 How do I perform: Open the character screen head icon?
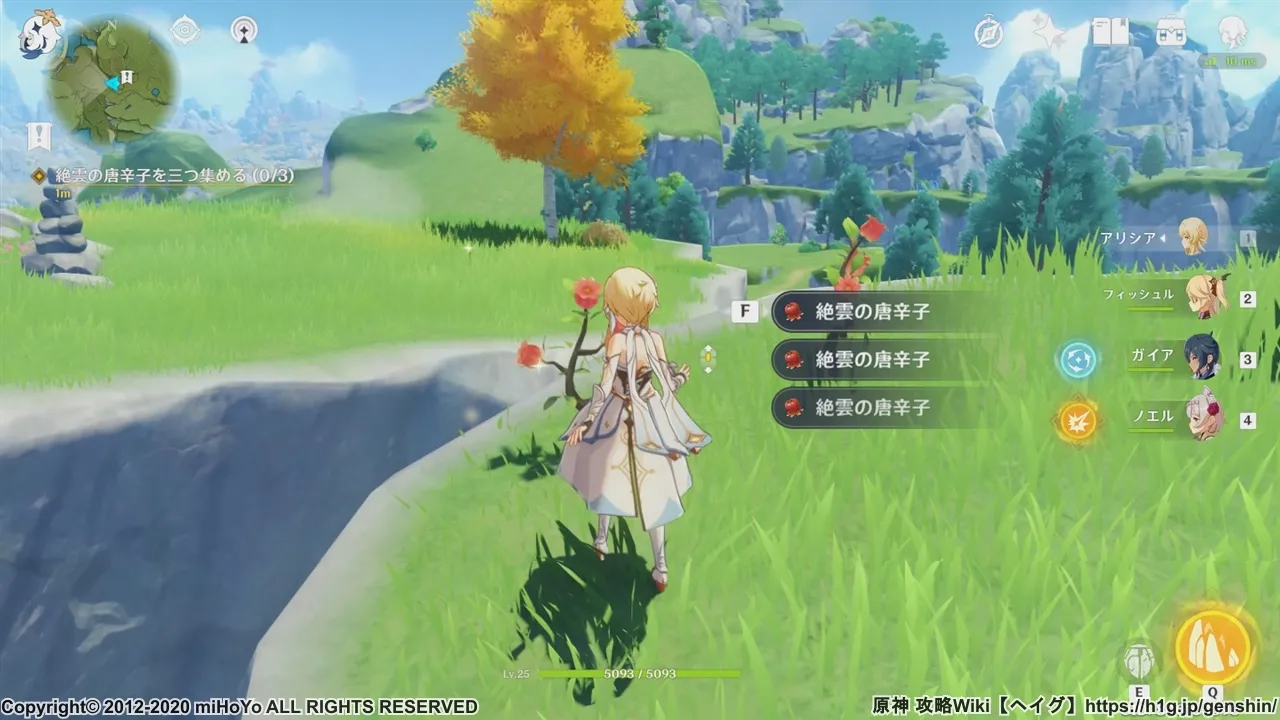(1232, 34)
